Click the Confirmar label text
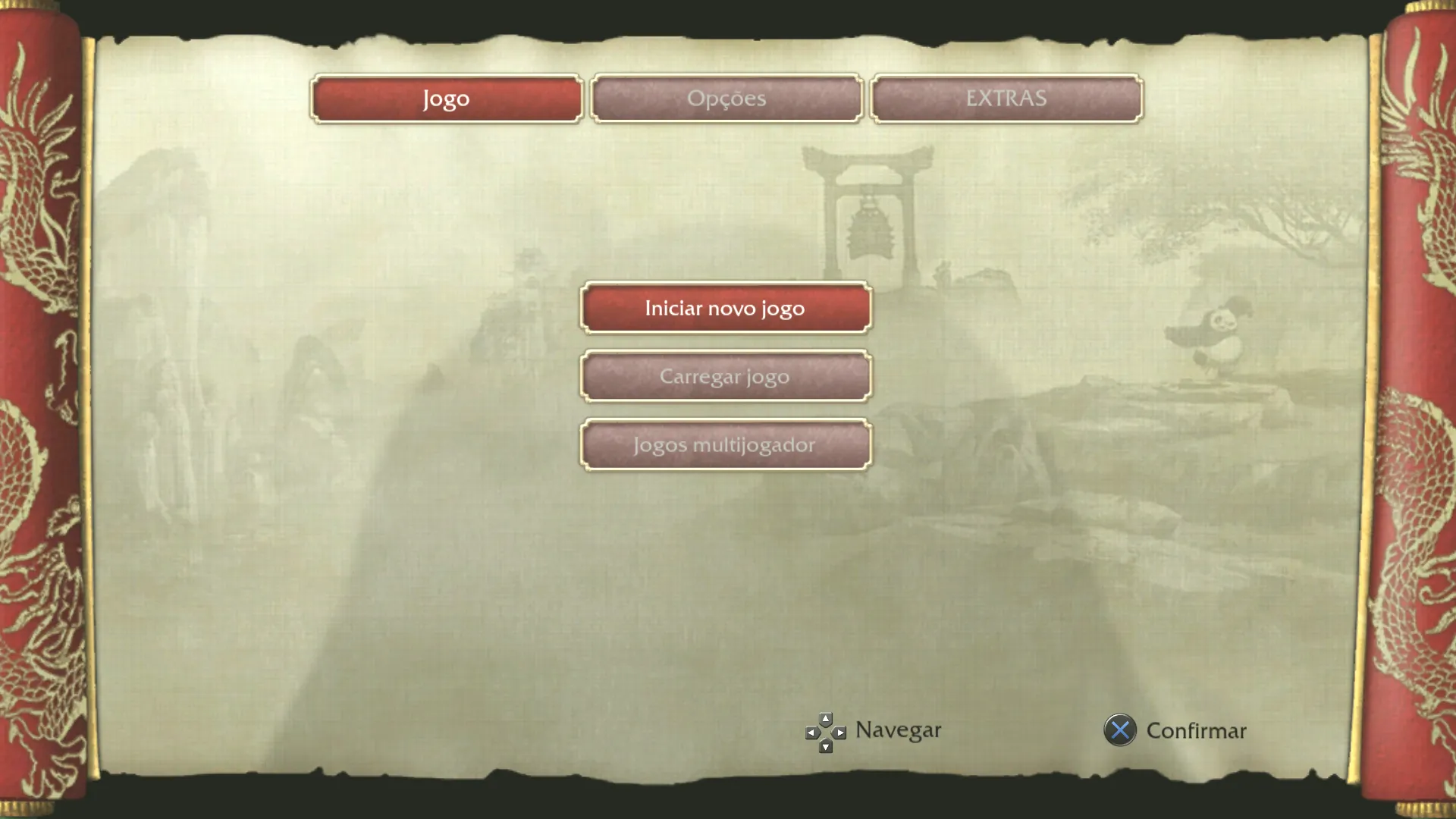This screenshot has height=819, width=1456. pos(1197,731)
